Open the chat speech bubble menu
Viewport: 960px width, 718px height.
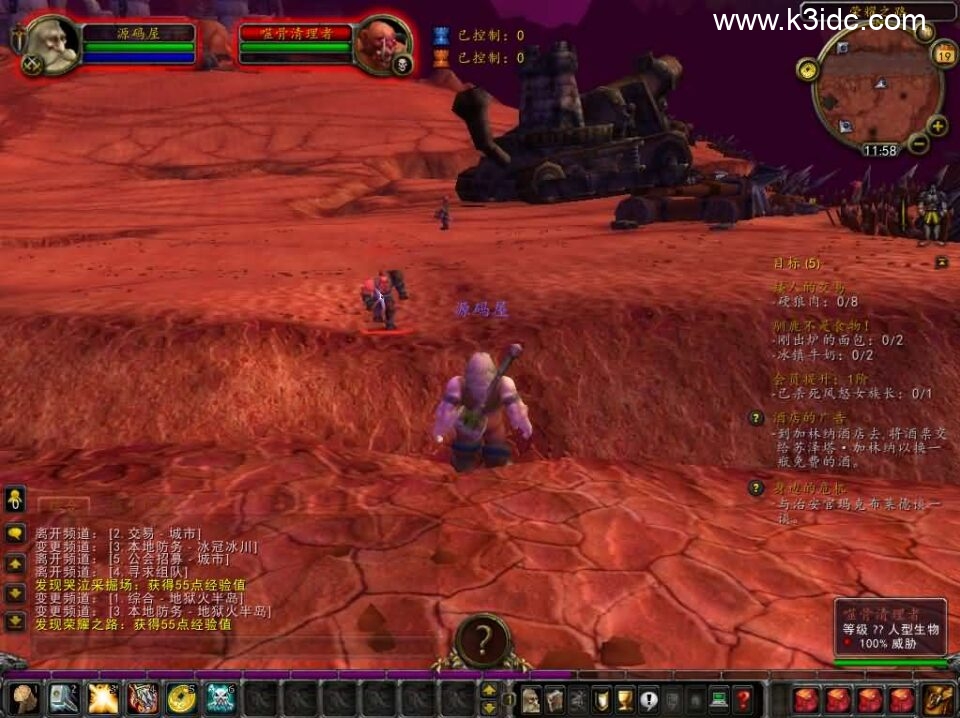[15, 533]
